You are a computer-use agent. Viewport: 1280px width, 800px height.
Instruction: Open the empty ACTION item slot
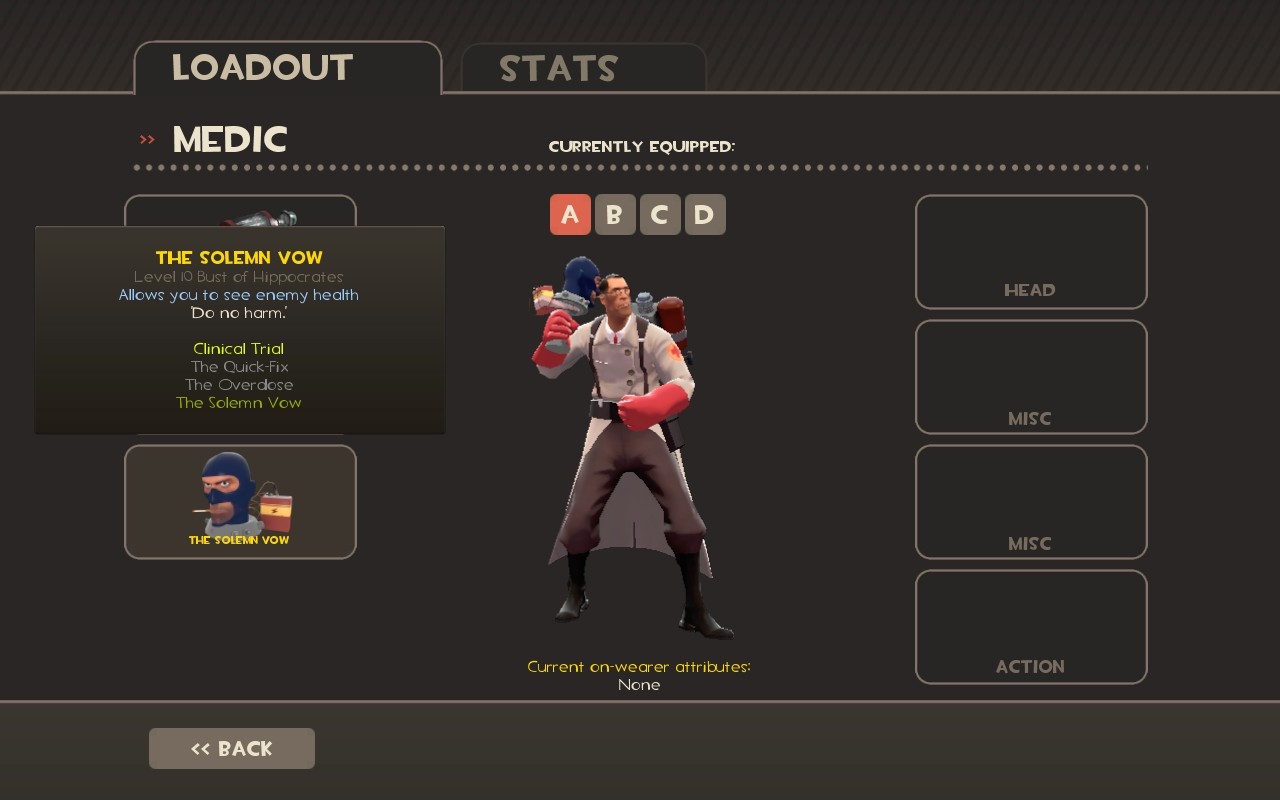(x=1030, y=627)
